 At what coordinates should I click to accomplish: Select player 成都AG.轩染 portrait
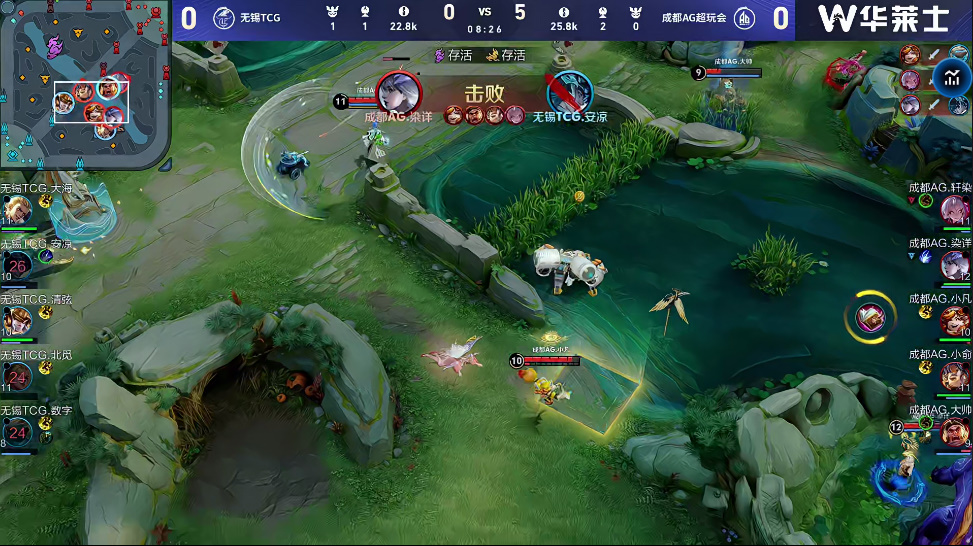tap(955, 210)
